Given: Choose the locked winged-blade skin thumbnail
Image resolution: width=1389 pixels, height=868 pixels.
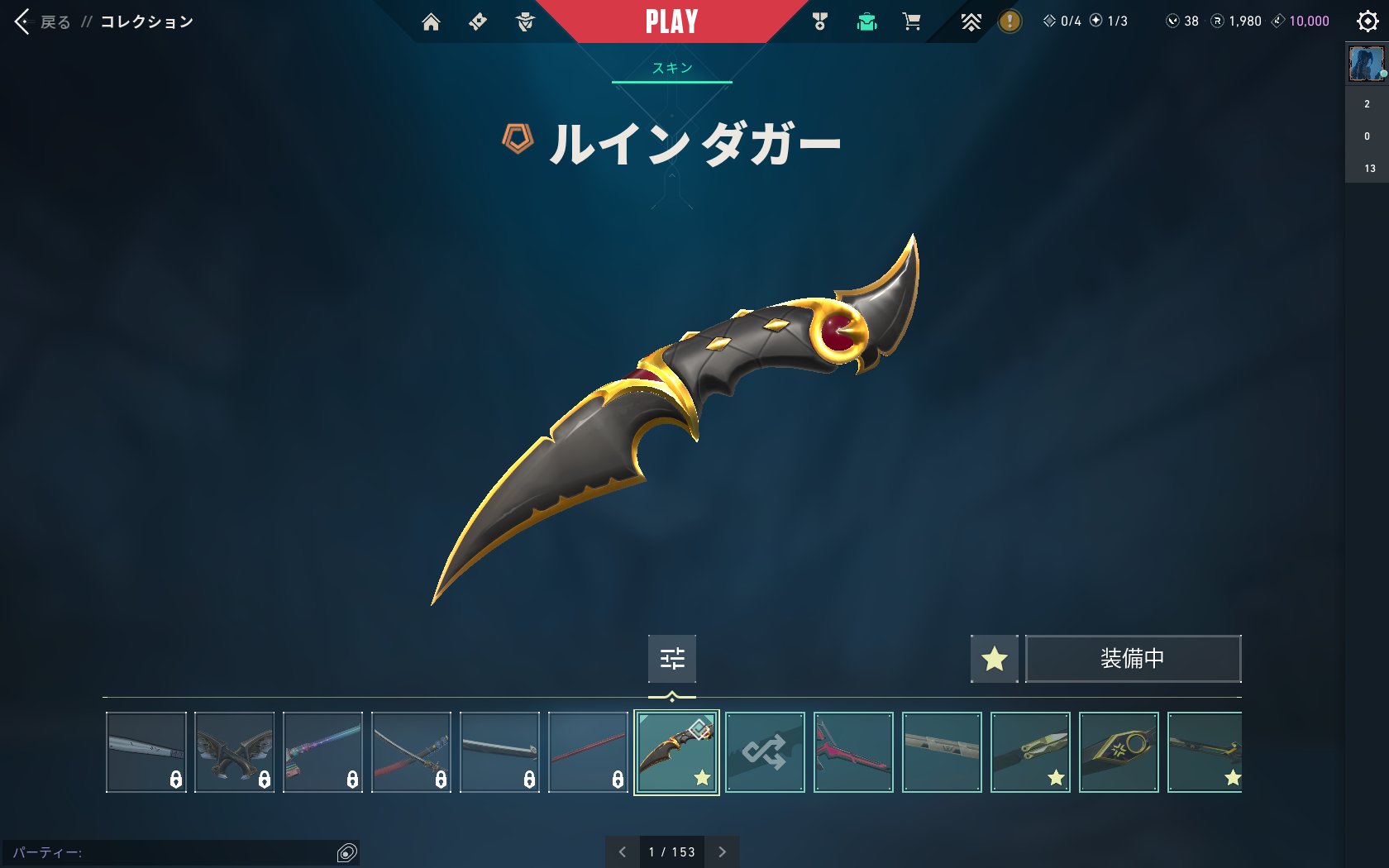Looking at the screenshot, I should [x=235, y=752].
